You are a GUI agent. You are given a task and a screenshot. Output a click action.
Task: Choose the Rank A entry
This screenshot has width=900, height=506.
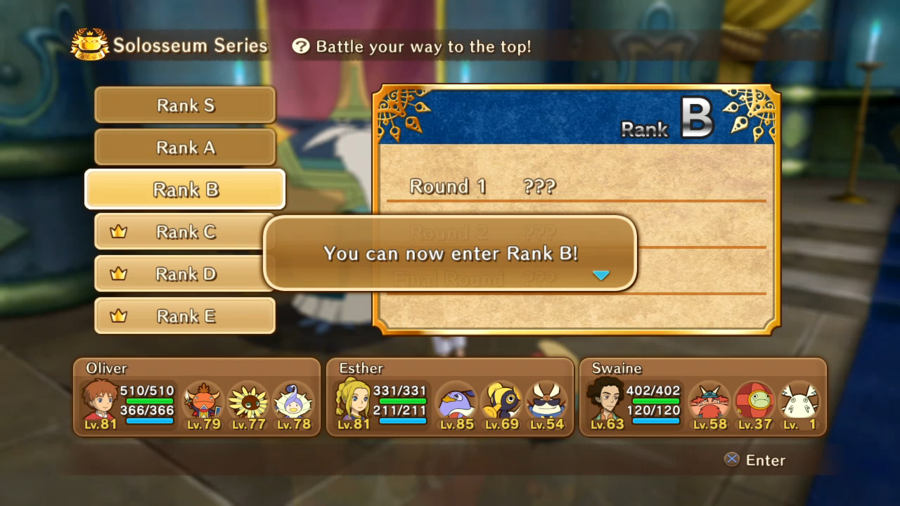185,147
